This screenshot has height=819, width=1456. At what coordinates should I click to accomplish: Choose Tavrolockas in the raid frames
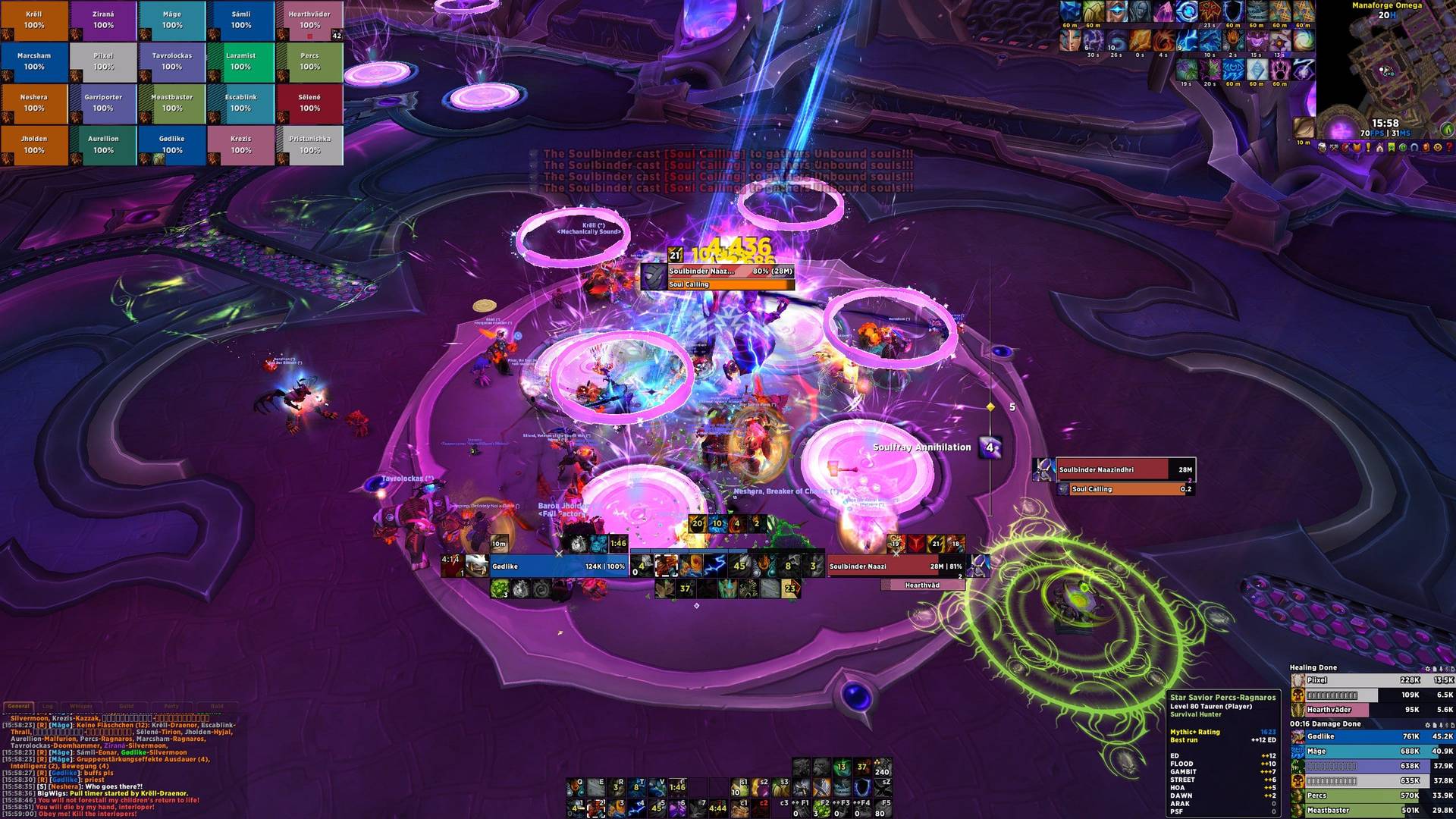click(172, 62)
